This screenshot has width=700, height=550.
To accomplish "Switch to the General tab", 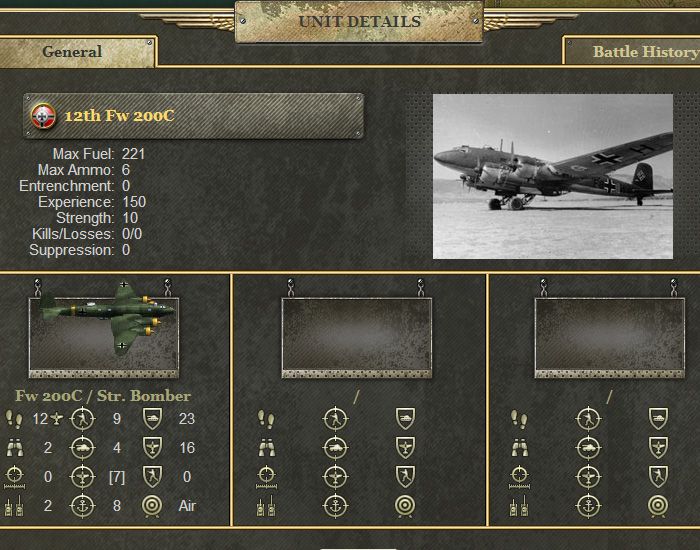I will [x=73, y=52].
